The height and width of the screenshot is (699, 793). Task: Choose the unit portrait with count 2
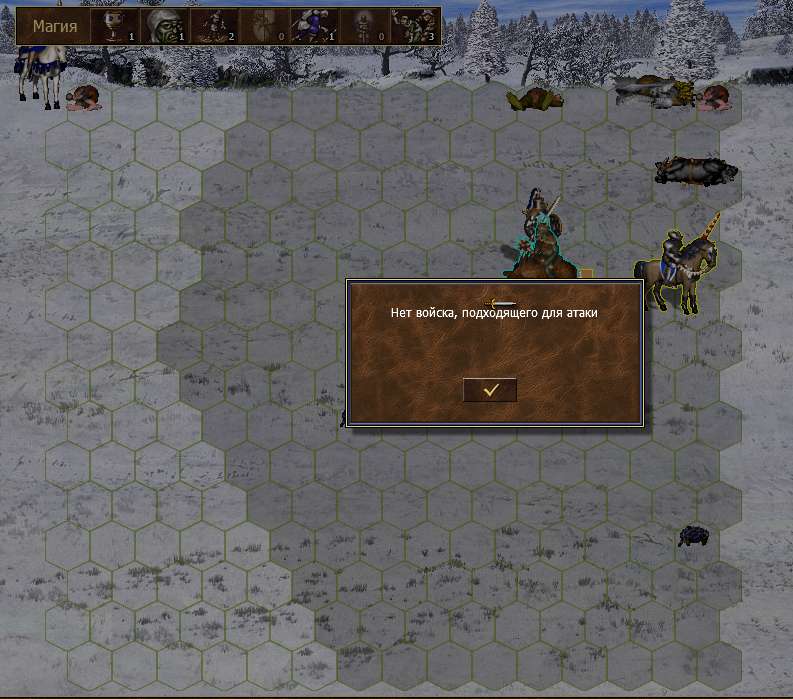pos(215,26)
